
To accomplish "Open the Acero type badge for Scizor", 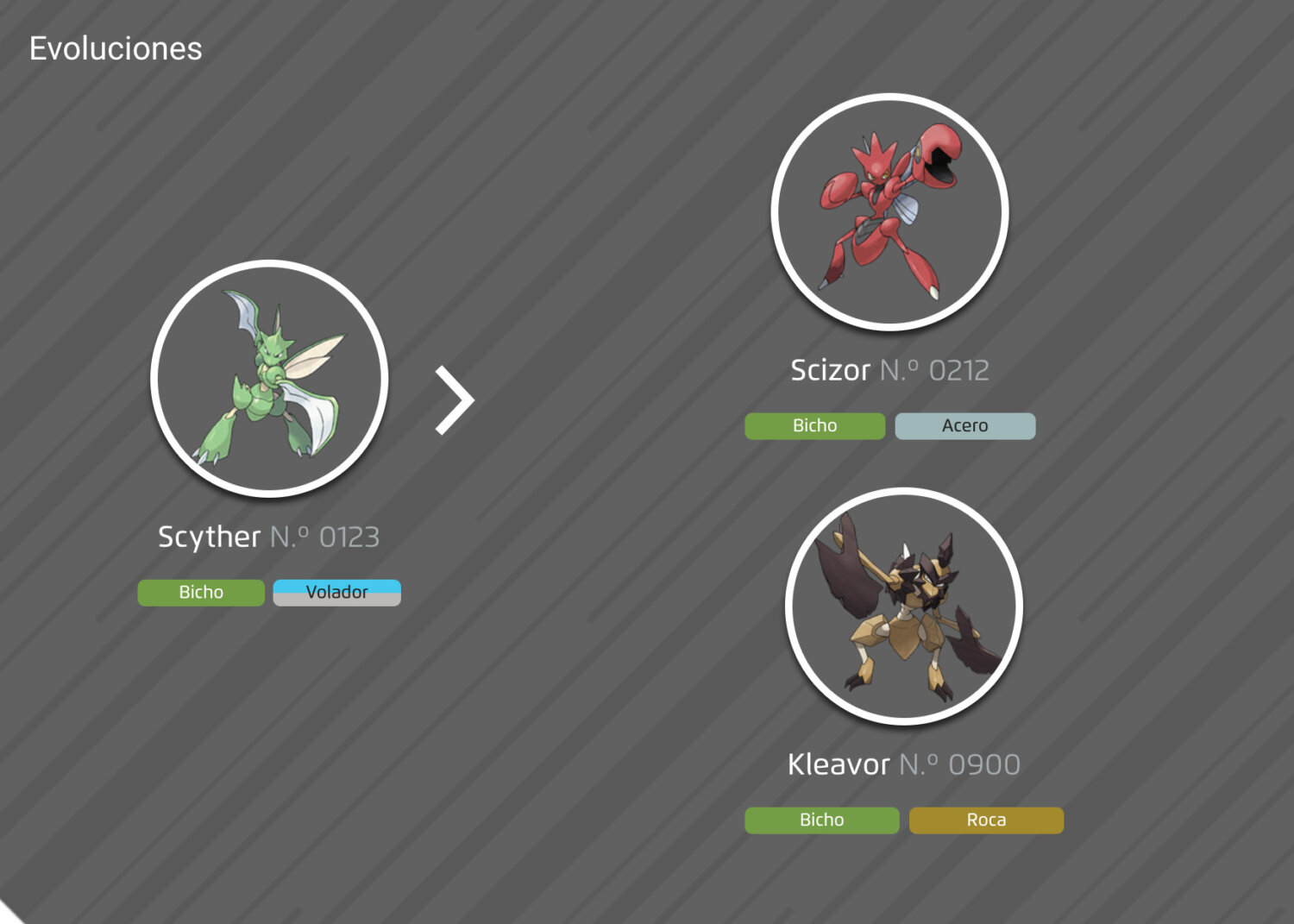I will tap(964, 425).
